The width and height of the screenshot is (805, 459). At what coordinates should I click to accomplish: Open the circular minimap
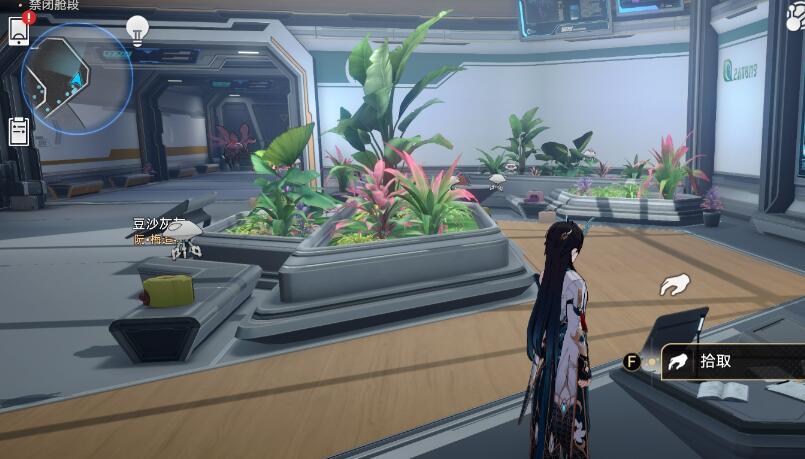point(76,80)
